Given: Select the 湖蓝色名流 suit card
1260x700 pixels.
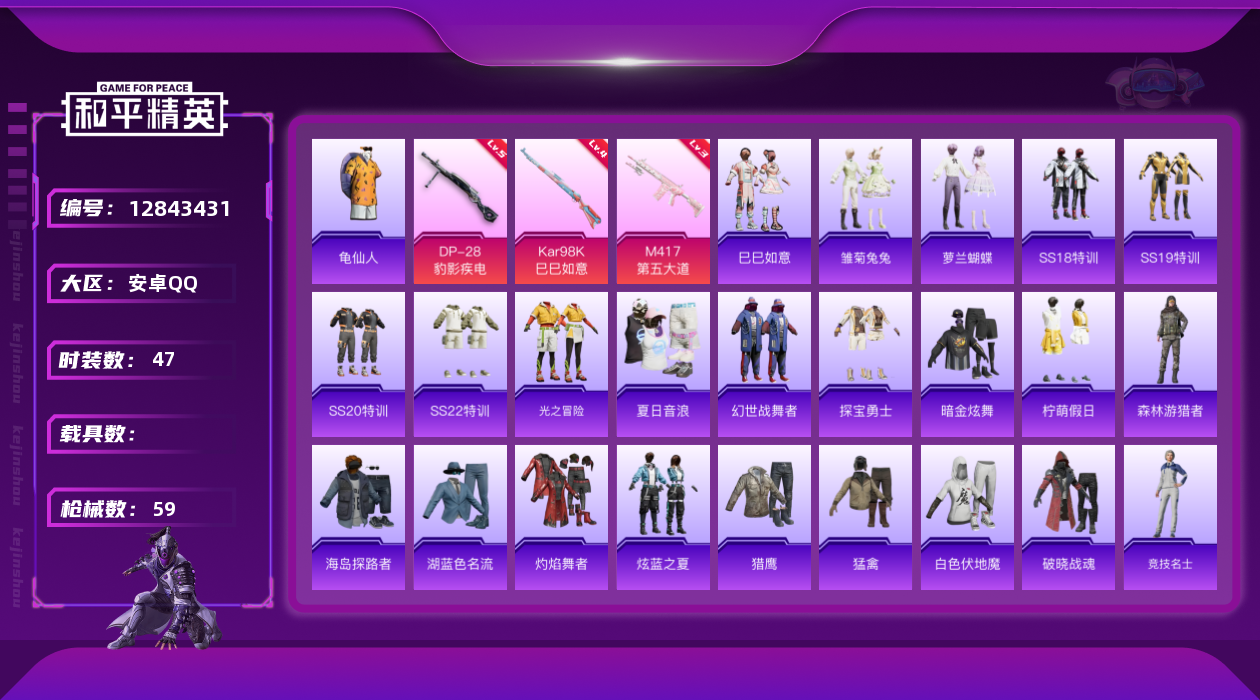Looking at the screenshot, I should coord(460,517).
